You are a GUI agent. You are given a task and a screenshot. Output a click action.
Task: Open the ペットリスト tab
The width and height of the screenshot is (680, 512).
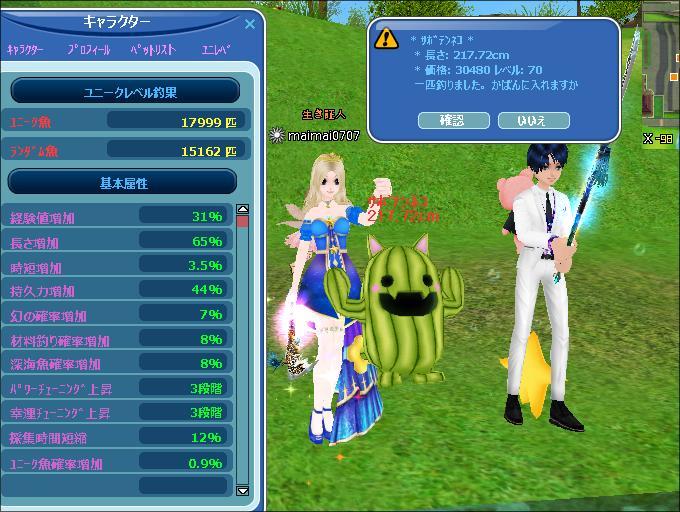click(x=154, y=49)
